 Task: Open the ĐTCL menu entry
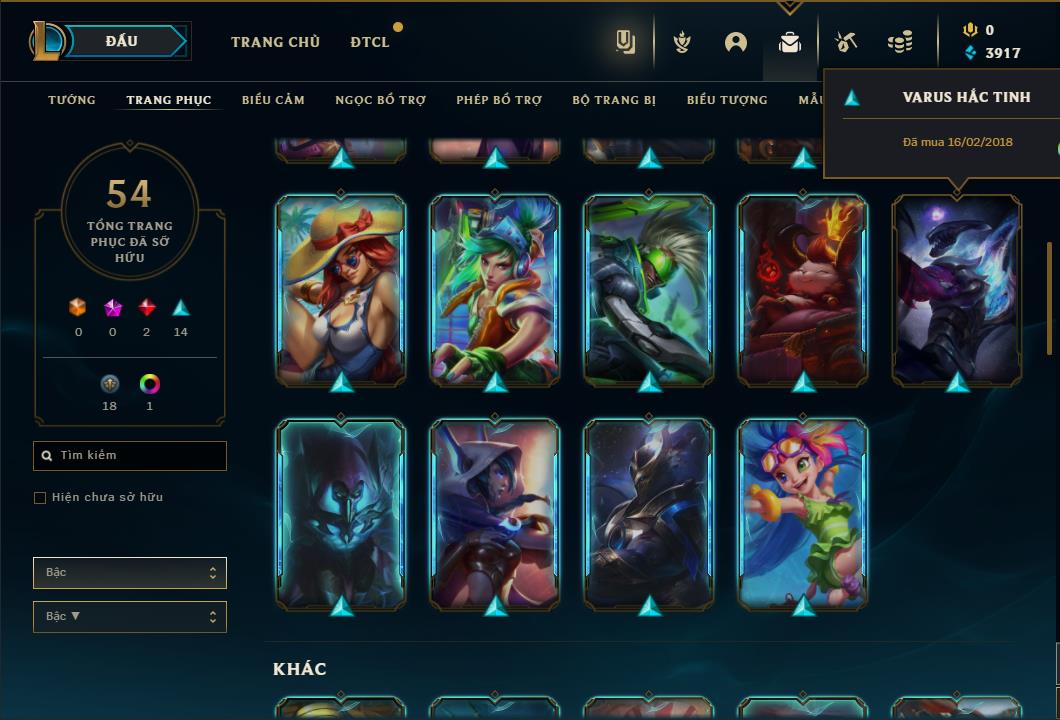370,42
